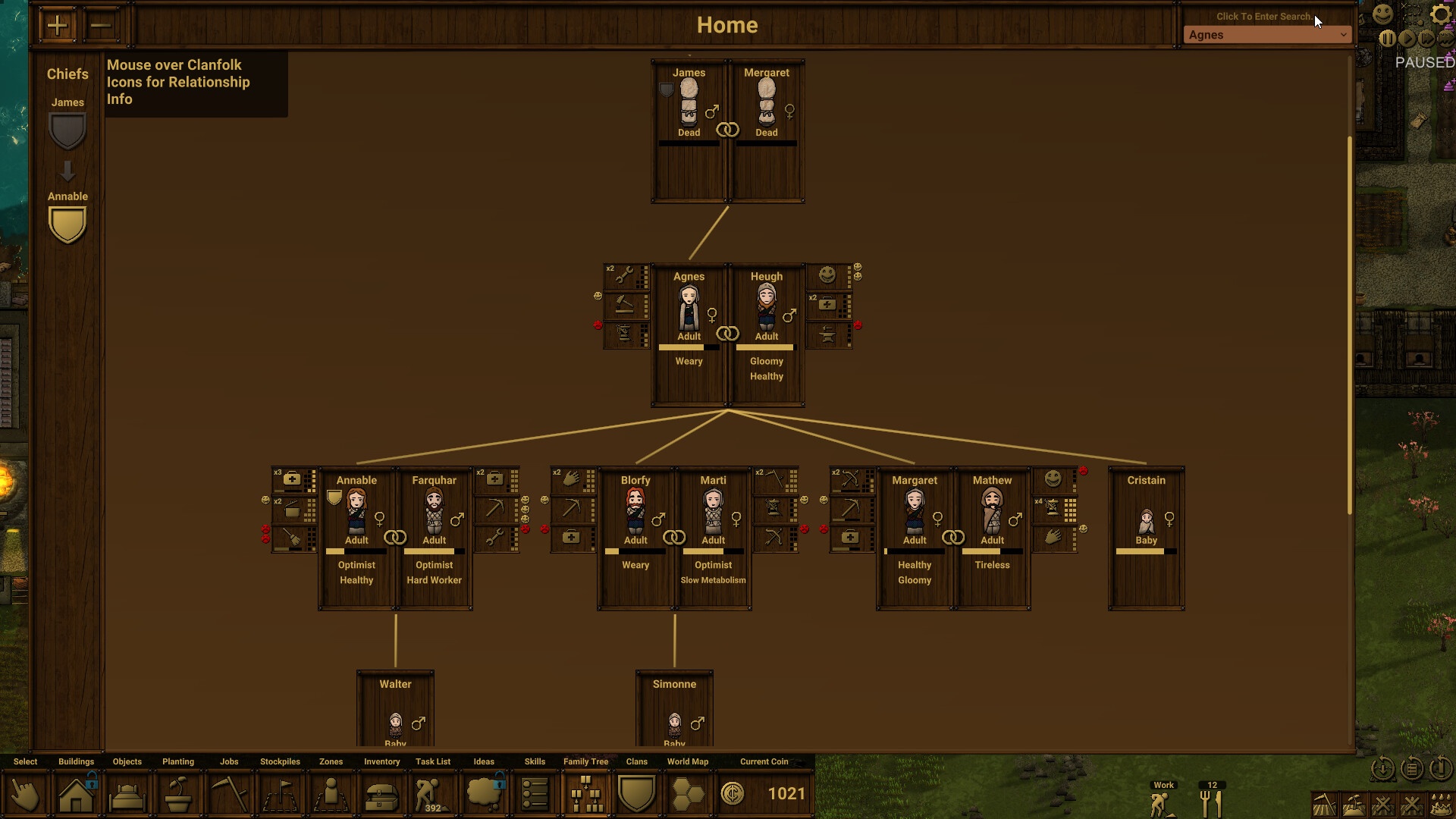Choose Heugh's family tree card

point(767,334)
